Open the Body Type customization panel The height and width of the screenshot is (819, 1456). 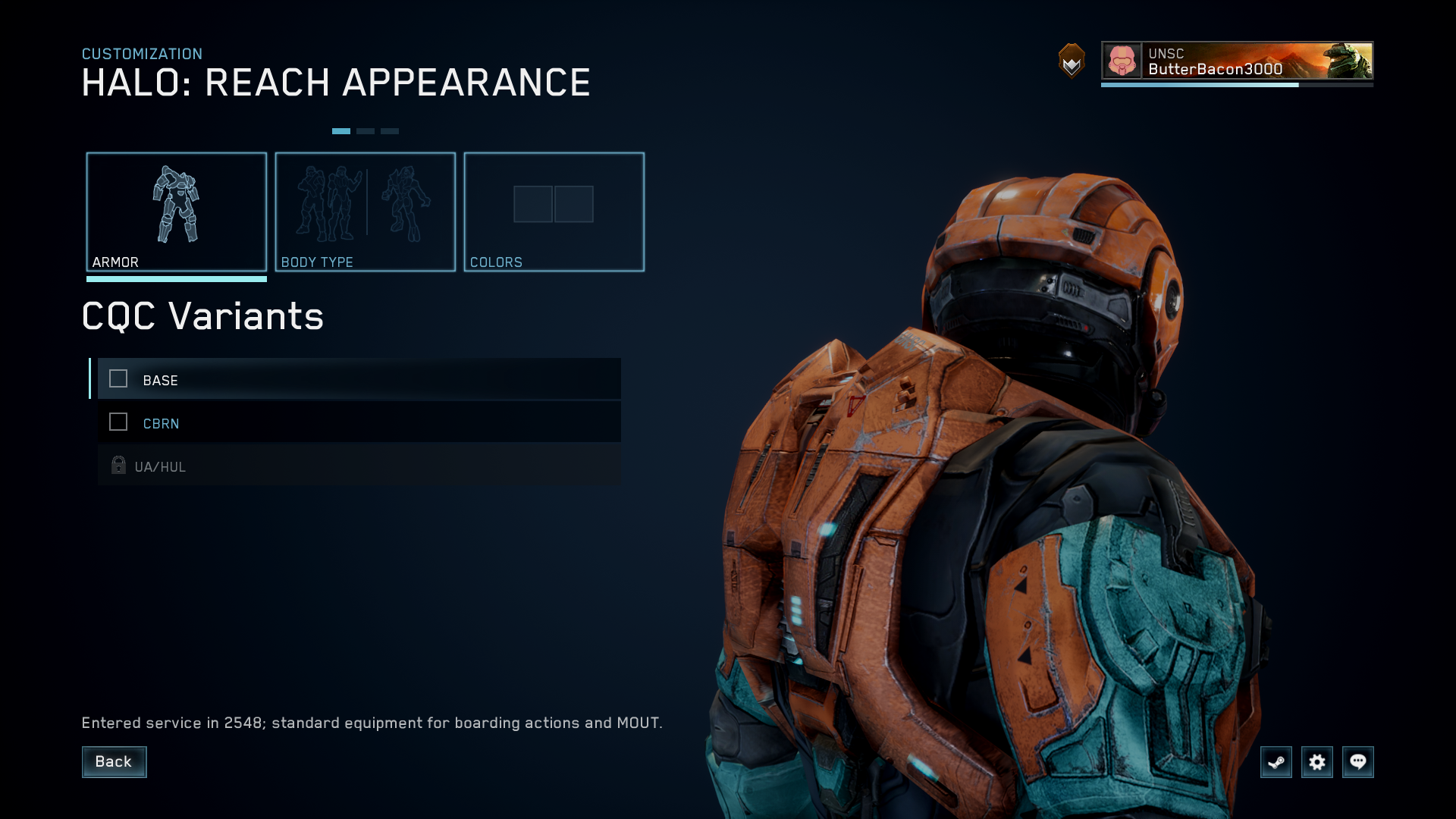click(x=366, y=211)
